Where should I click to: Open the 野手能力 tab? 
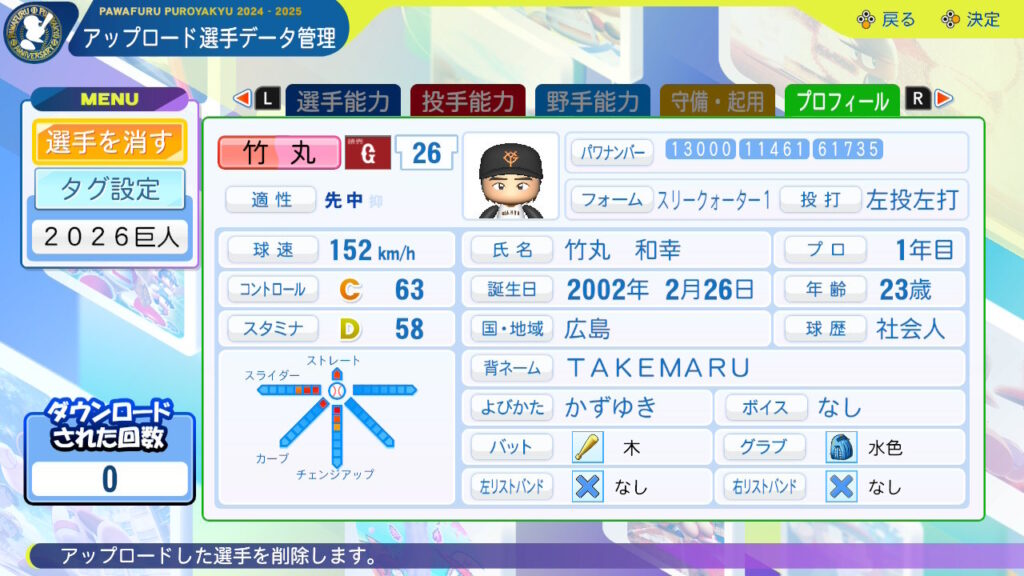tap(593, 101)
